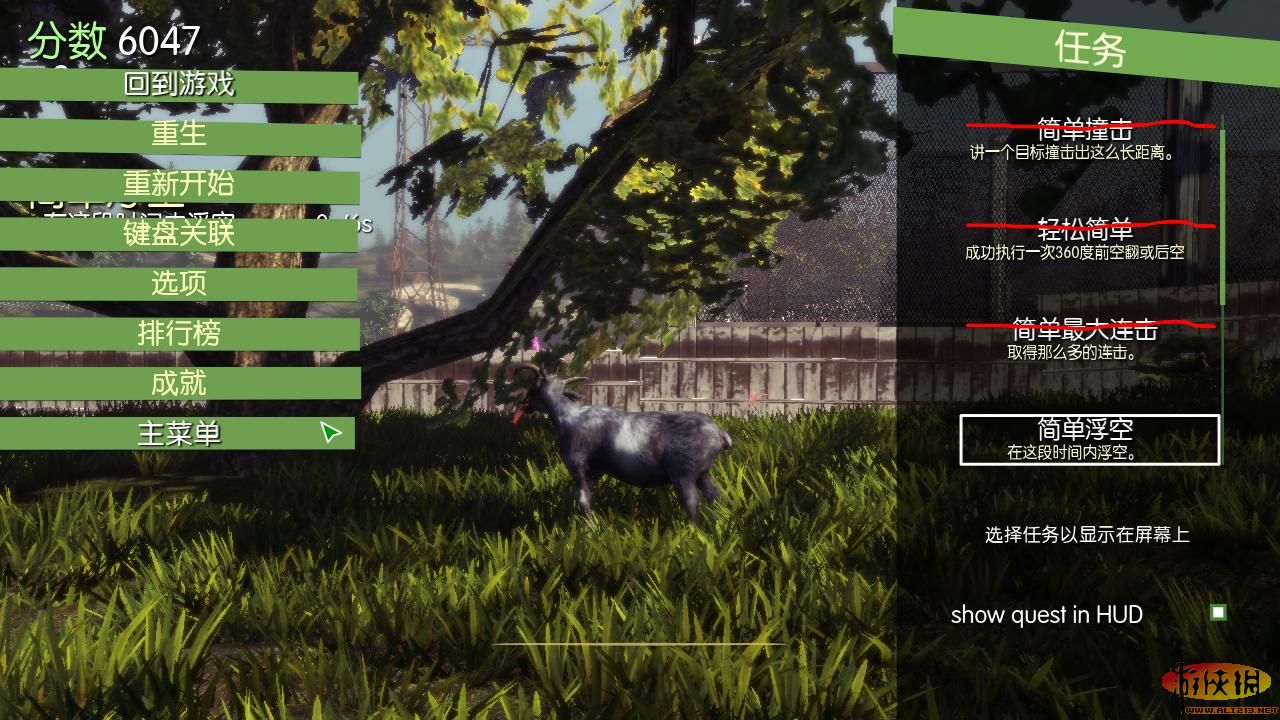The height and width of the screenshot is (720, 1280).
Task: Choose 重新开始 to restart
Action: [x=179, y=185]
